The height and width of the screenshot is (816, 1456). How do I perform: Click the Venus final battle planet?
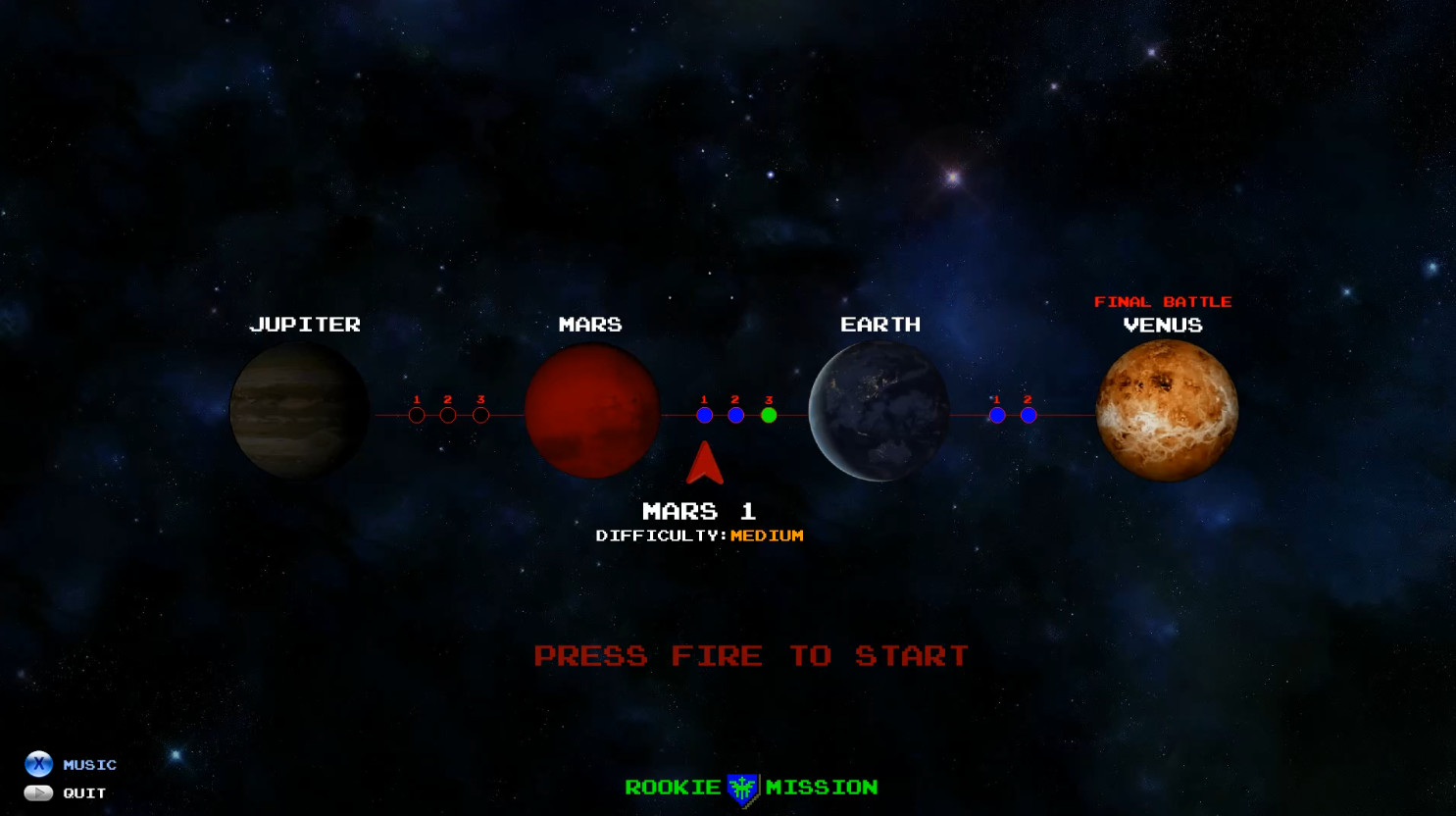[1166, 413]
